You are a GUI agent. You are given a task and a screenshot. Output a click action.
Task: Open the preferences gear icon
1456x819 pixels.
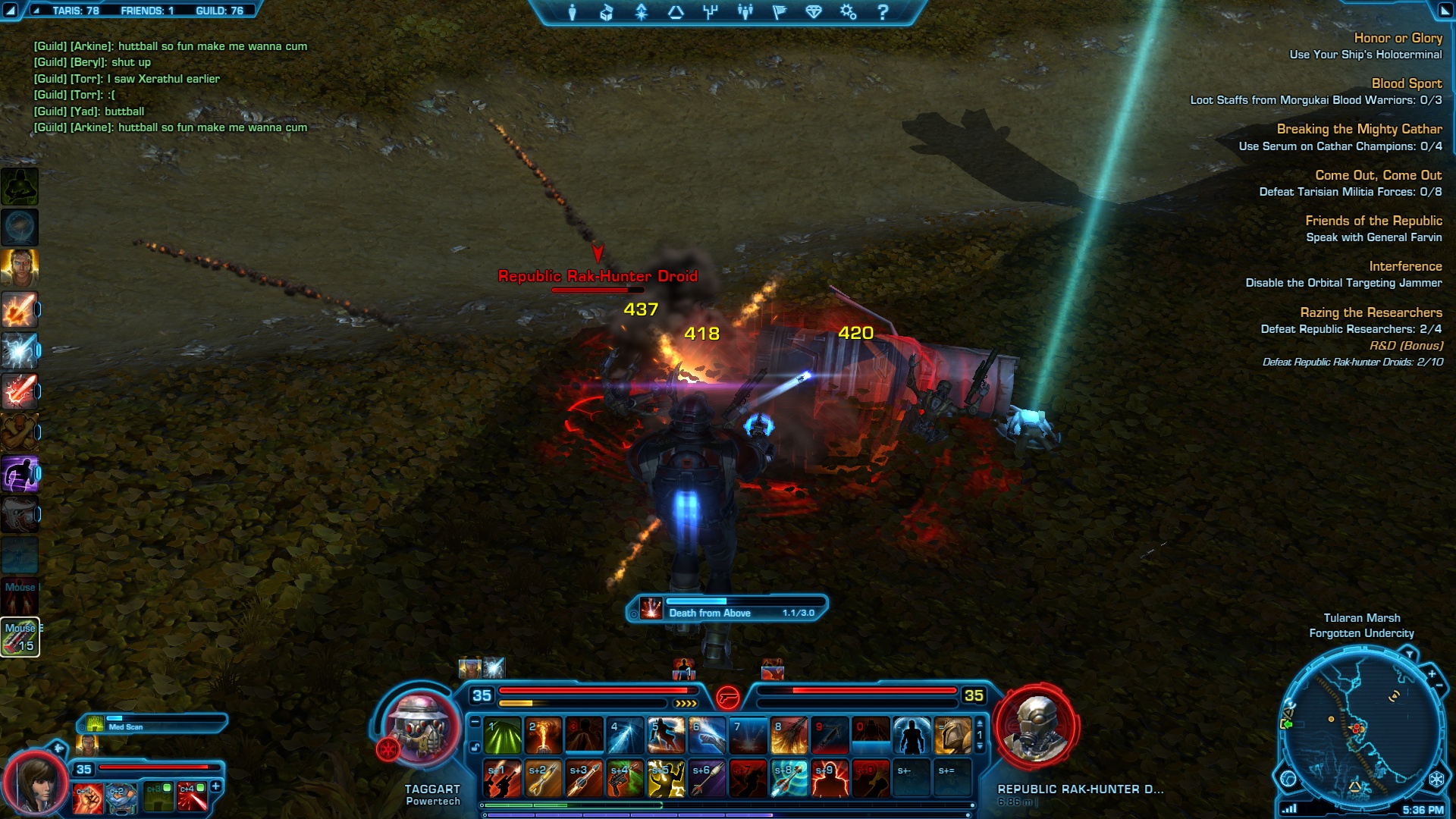pos(848,12)
